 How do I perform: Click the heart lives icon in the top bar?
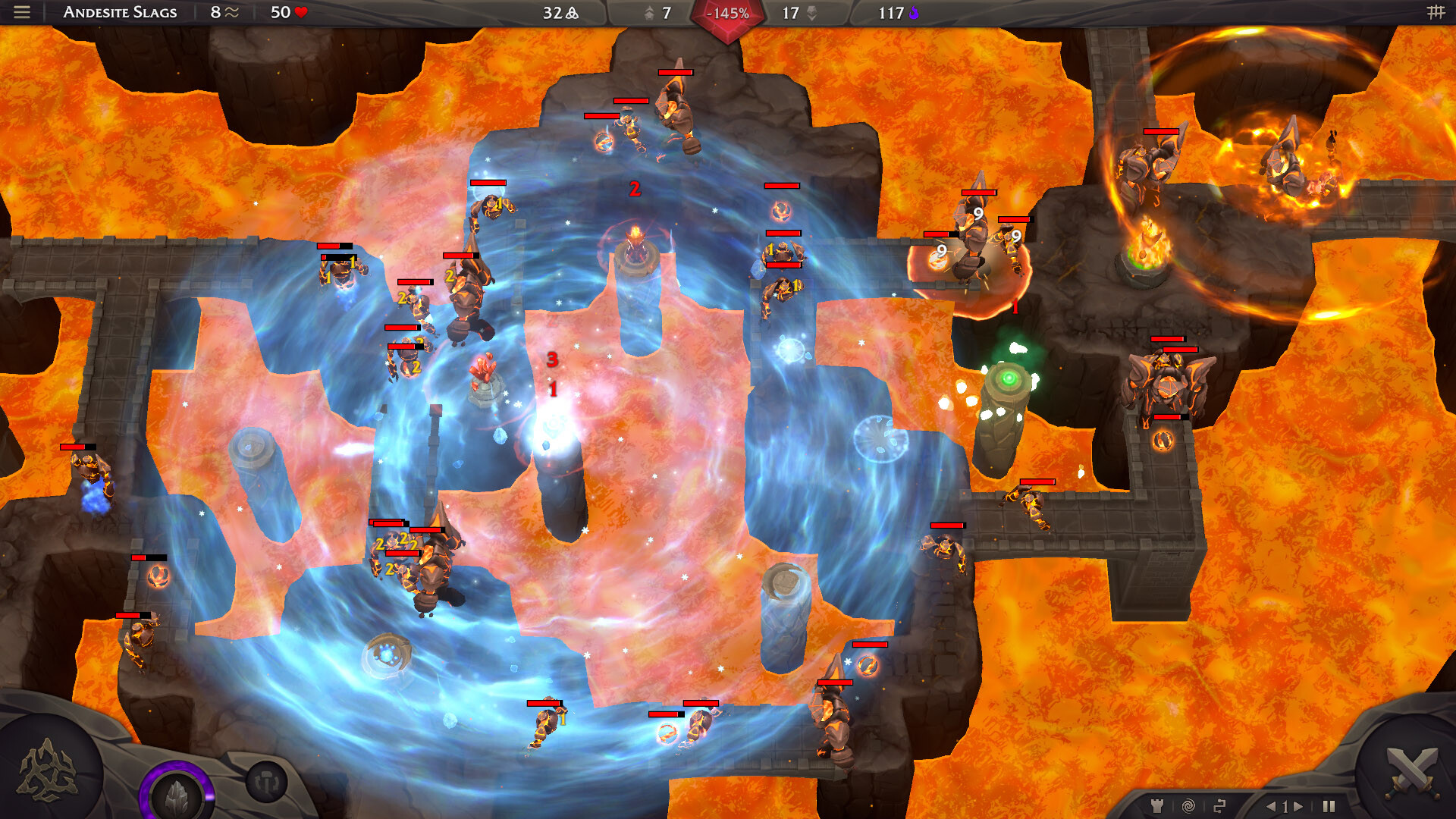pos(301,12)
